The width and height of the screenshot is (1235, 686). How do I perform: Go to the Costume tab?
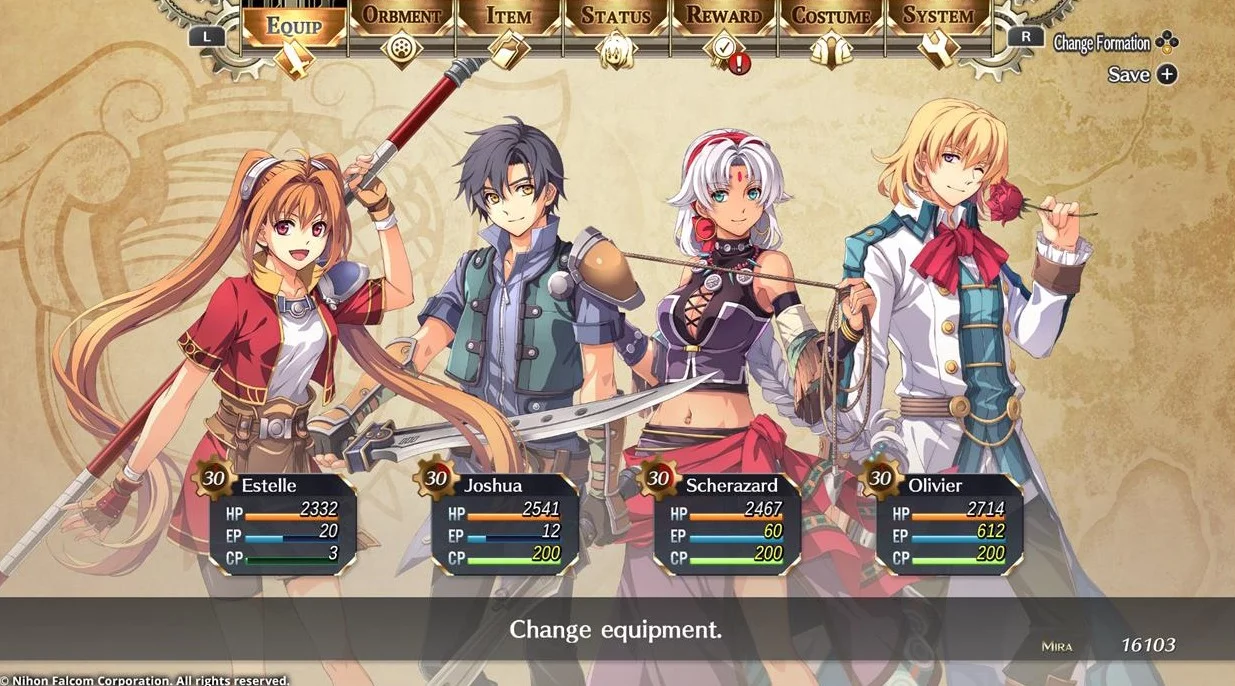(831, 30)
